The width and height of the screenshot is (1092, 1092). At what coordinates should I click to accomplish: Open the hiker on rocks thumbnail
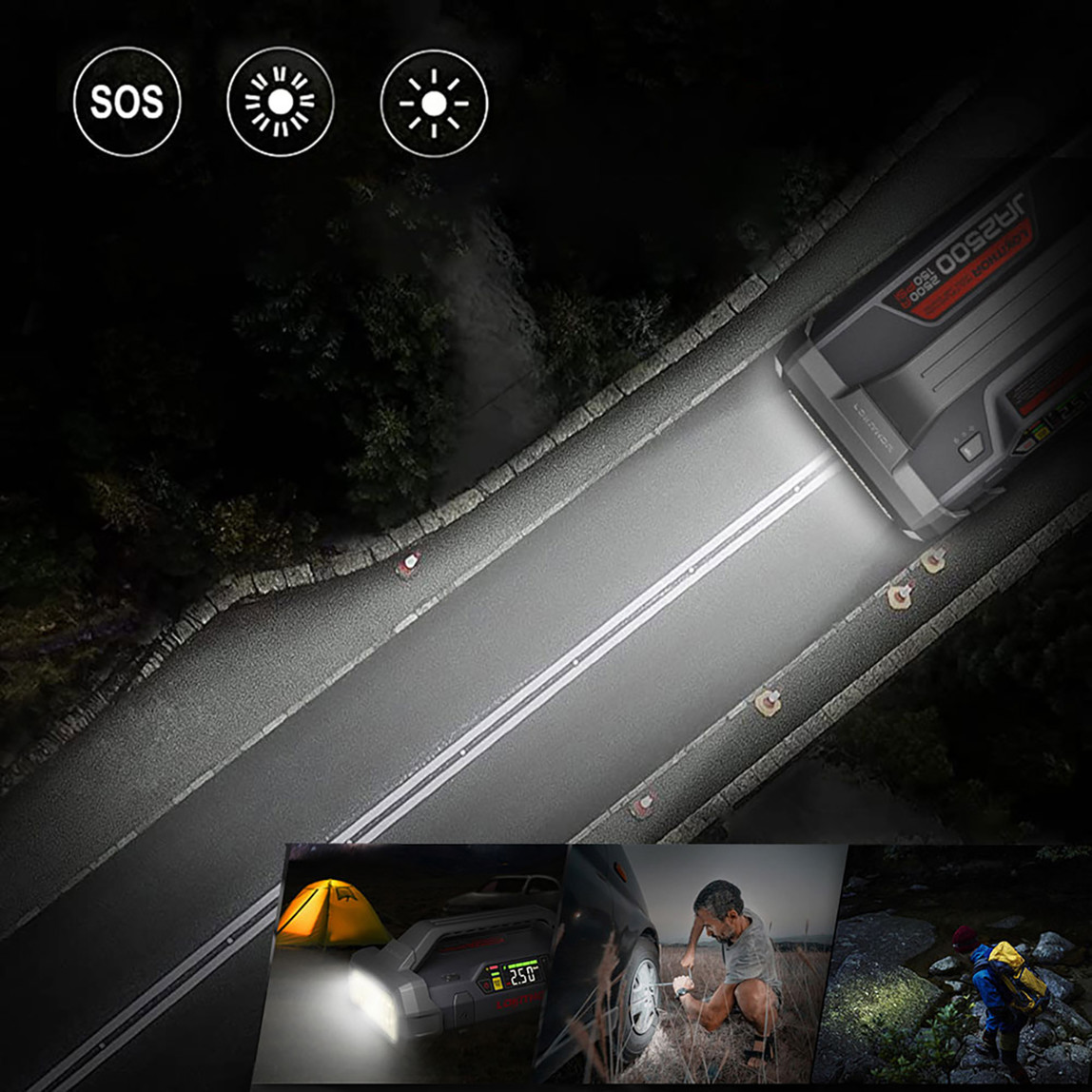(x=961, y=965)
